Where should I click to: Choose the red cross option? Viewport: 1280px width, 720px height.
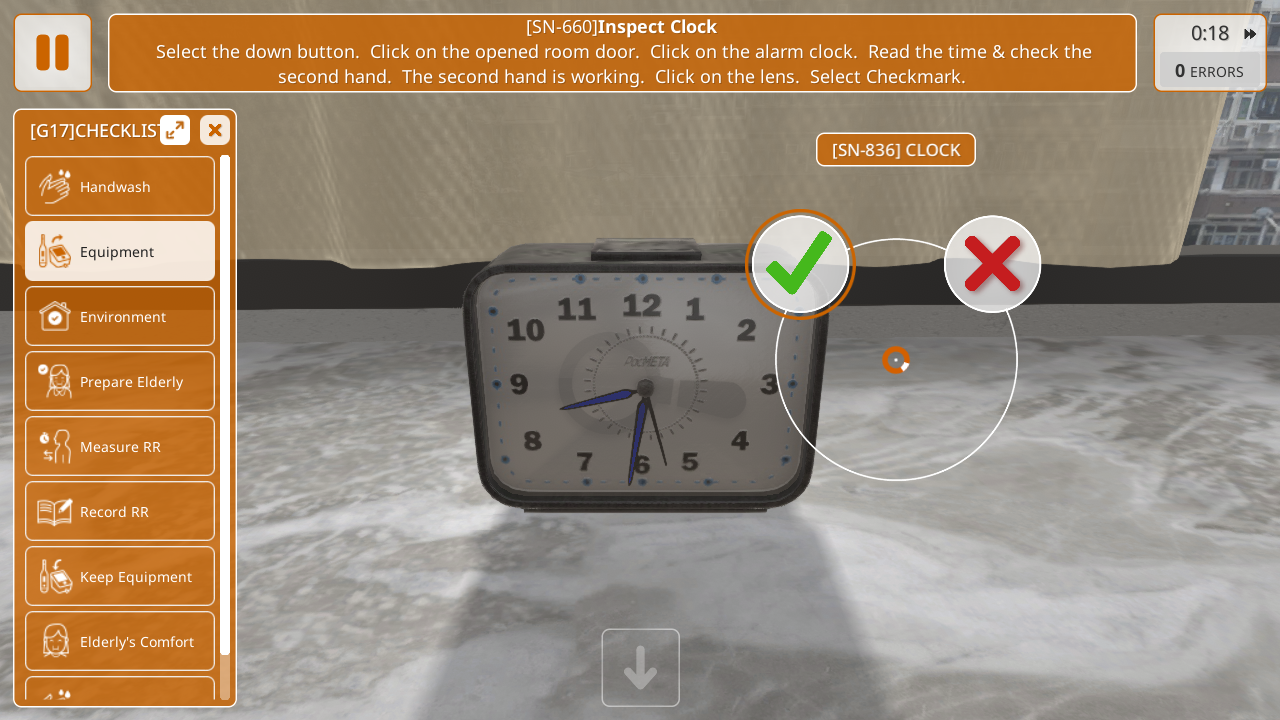click(x=992, y=264)
